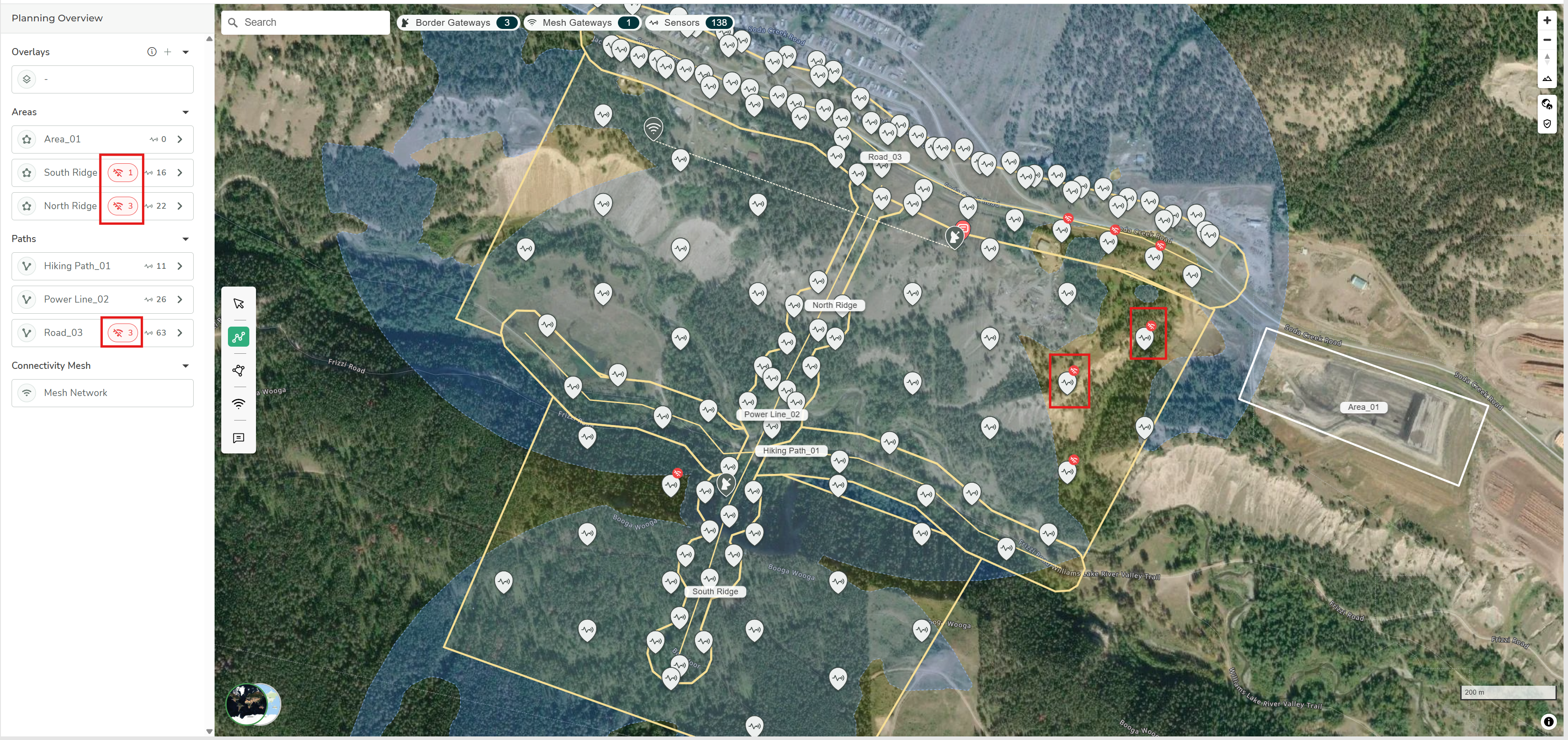Viewport: 1568px width, 740px height.
Task: Open the overlay selection dropdown
Action: 102,80
